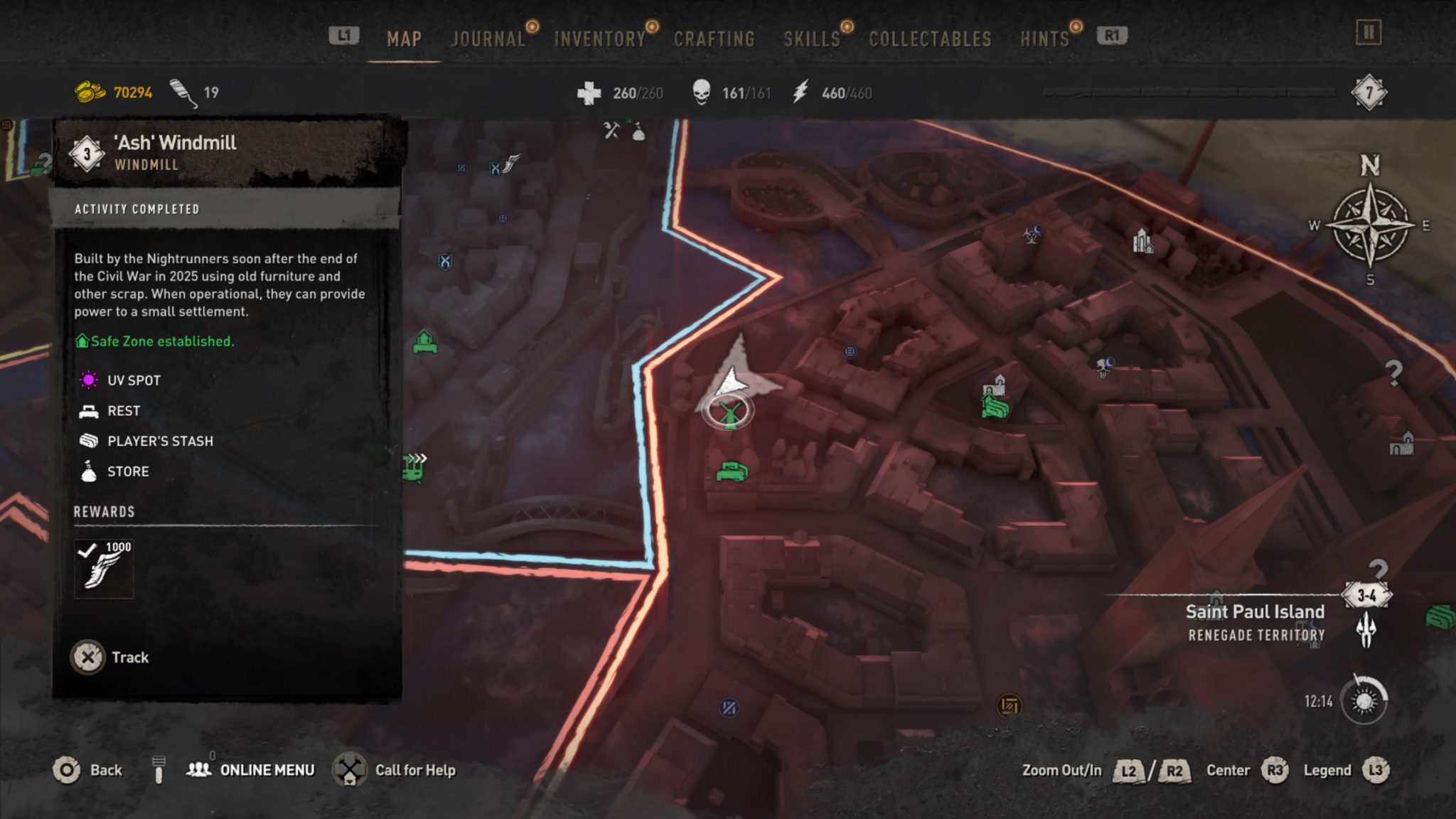The height and width of the screenshot is (819, 1456).
Task: Toggle the Legend overlay
Action: [x=1327, y=770]
